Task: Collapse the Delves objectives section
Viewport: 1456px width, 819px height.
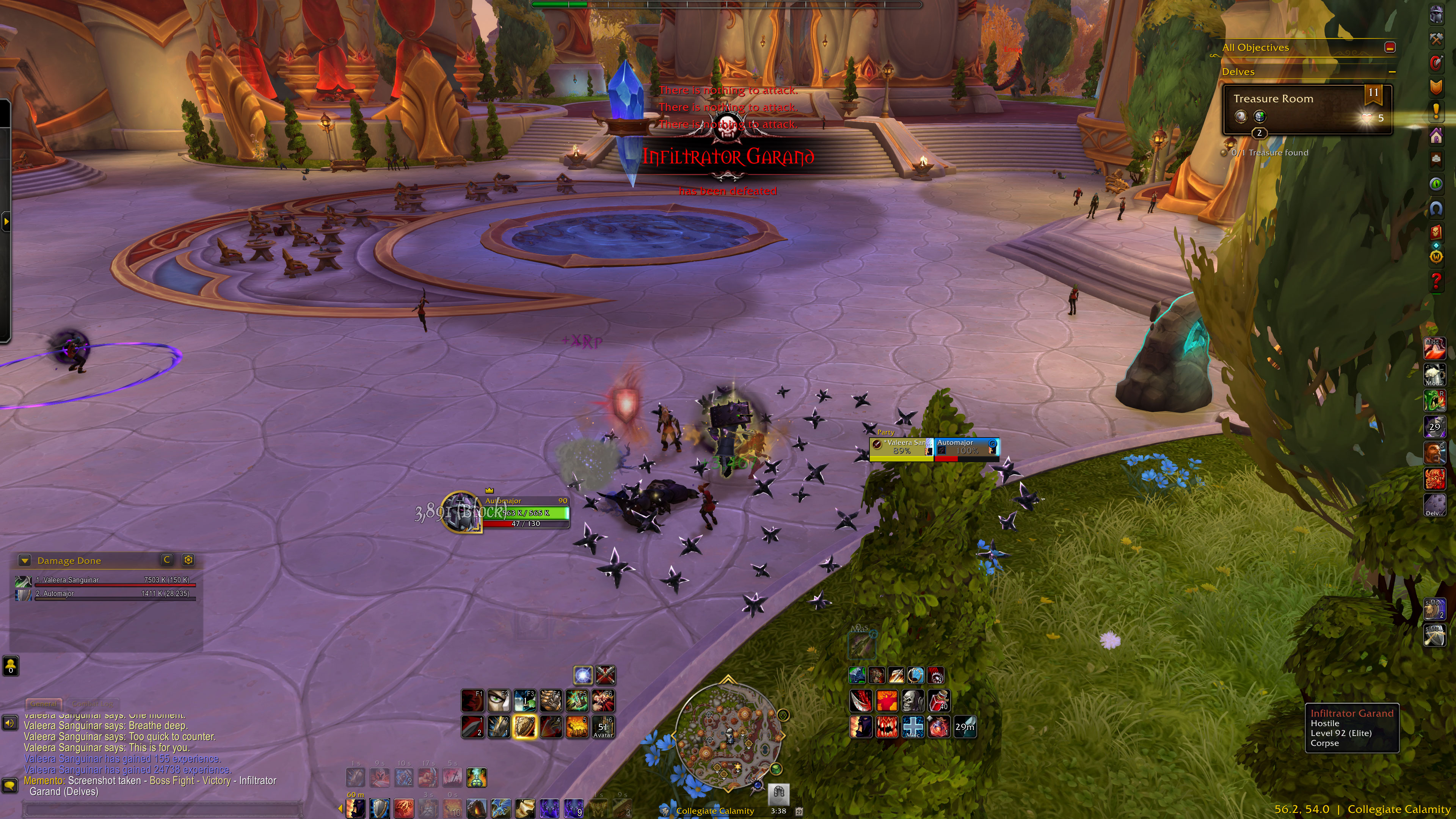Action: pyautogui.click(x=1392, y=72)
